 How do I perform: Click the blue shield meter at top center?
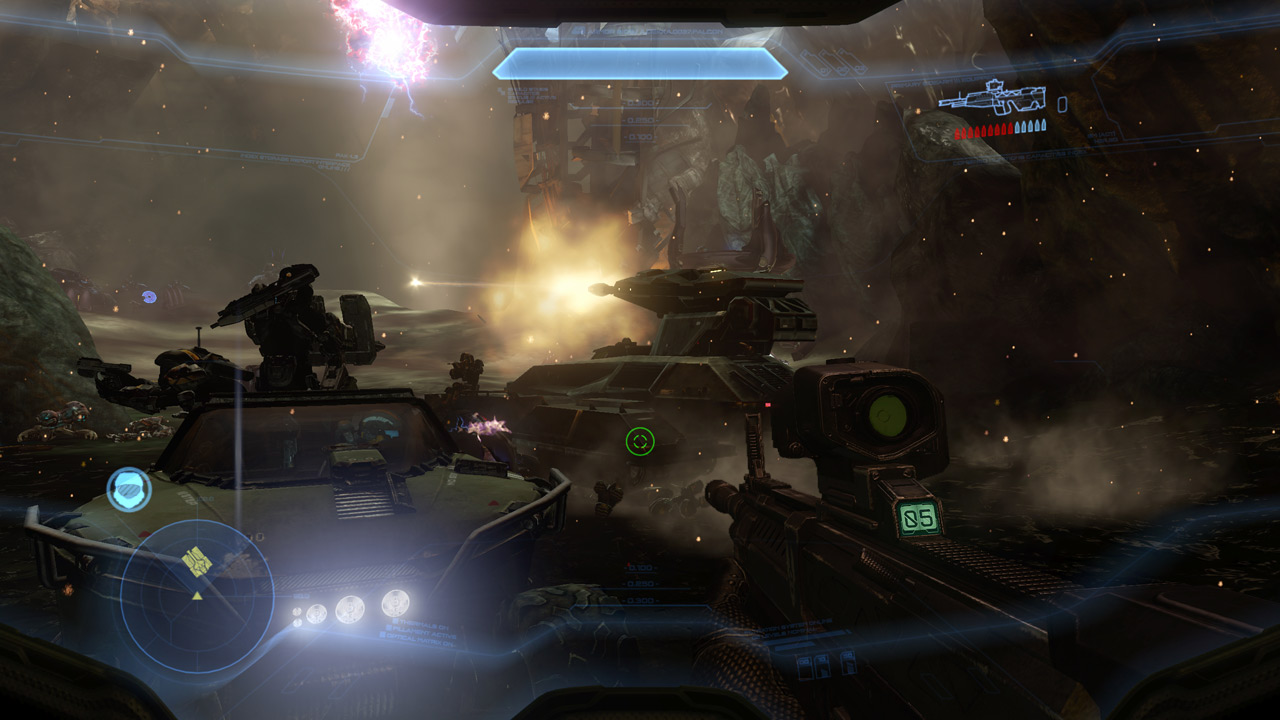641,63
